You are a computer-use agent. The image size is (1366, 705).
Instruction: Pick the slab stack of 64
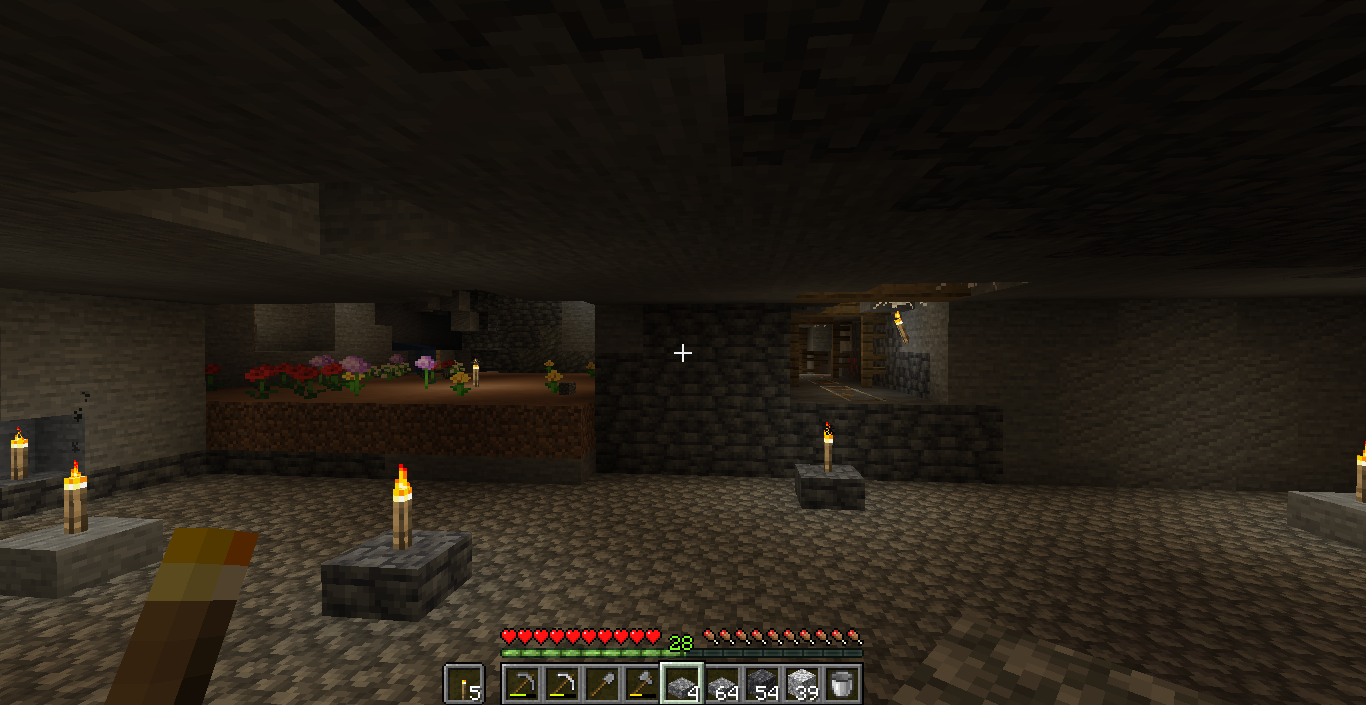[722, 684]
